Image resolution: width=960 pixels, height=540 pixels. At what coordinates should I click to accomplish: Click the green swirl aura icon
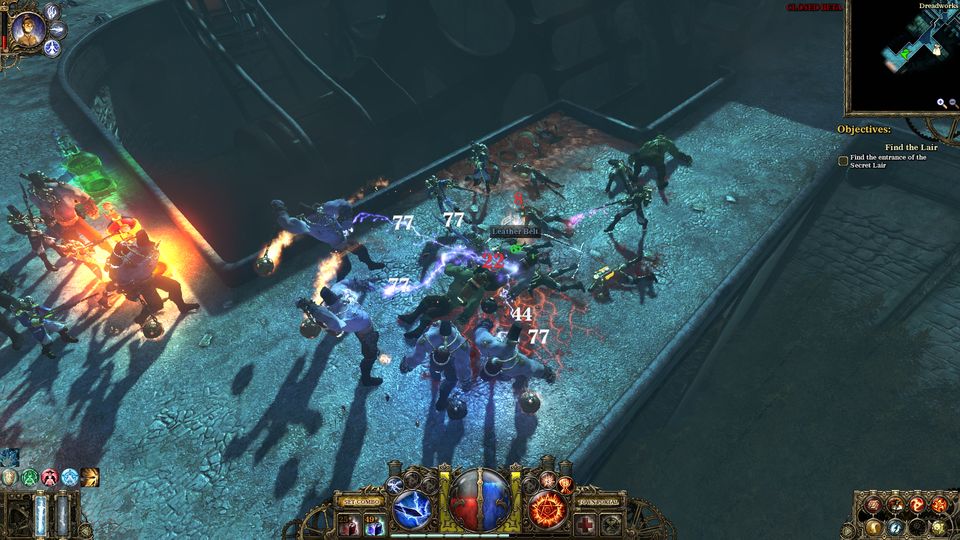pyautogui.click(x=30, y=478)
